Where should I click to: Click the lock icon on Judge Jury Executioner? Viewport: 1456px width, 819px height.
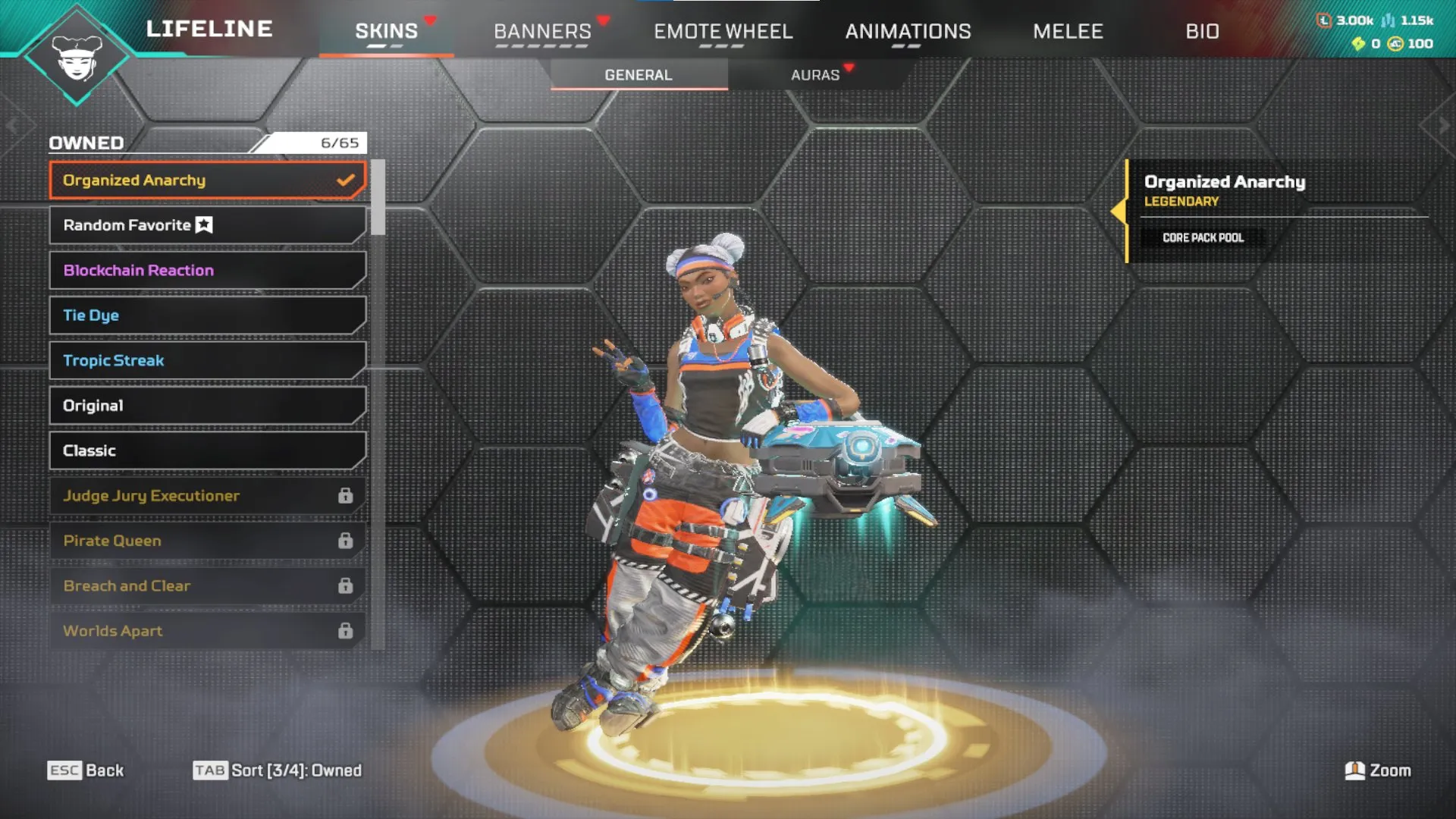(x=347, y=495)
